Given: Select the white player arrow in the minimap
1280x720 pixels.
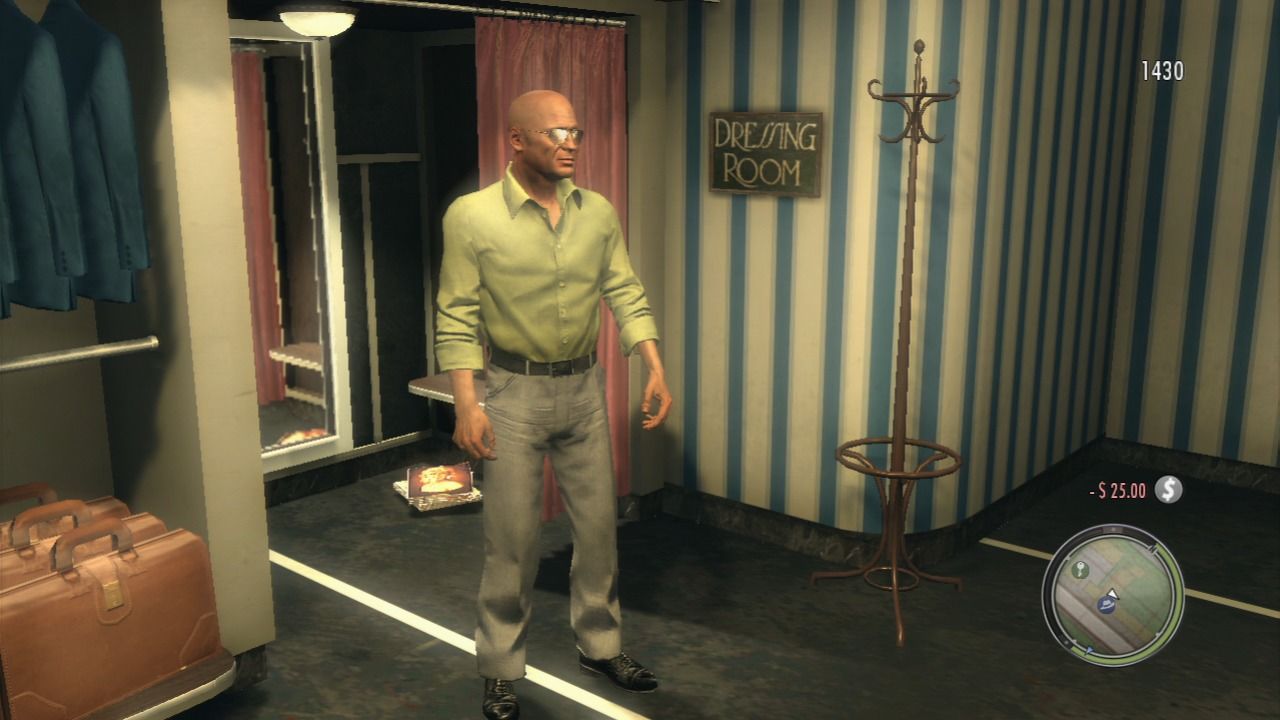Looking at the screenshot, I should tap(1112, 592).
